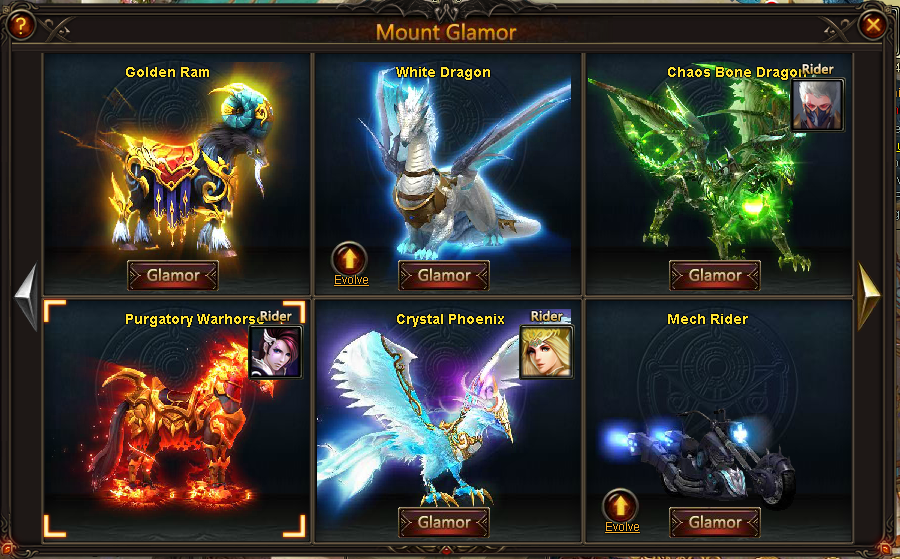Click the Purgatory Warhorse rider portrait

coord(275,352)
